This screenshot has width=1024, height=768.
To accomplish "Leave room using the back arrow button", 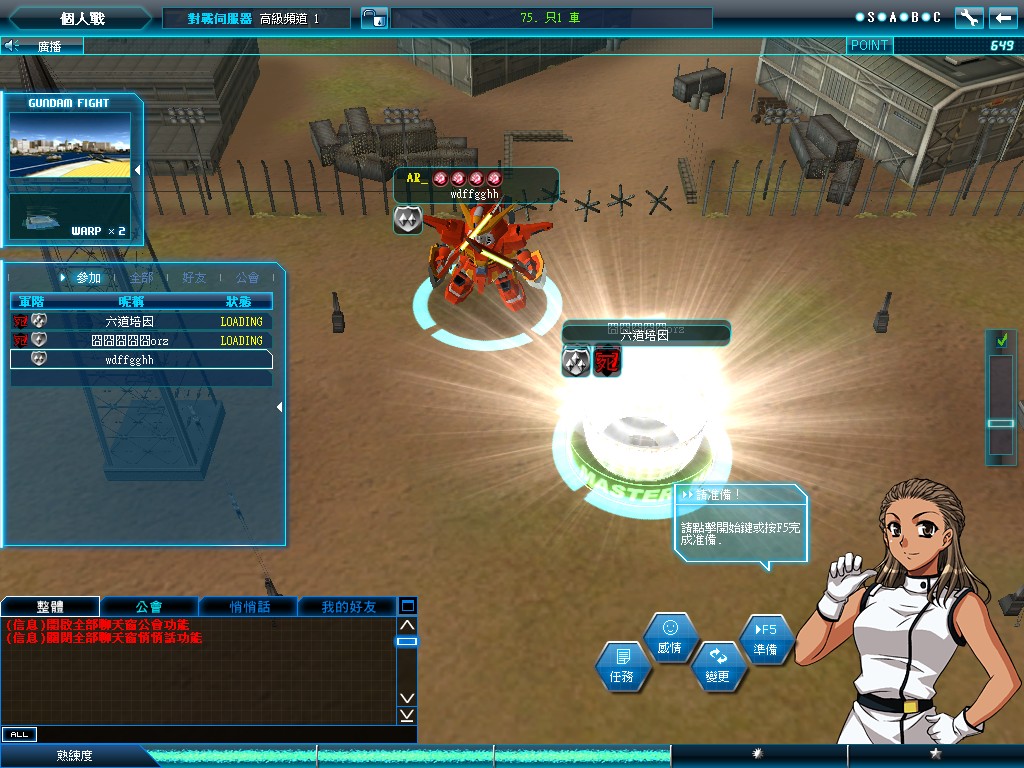I will coord(1003,18).
